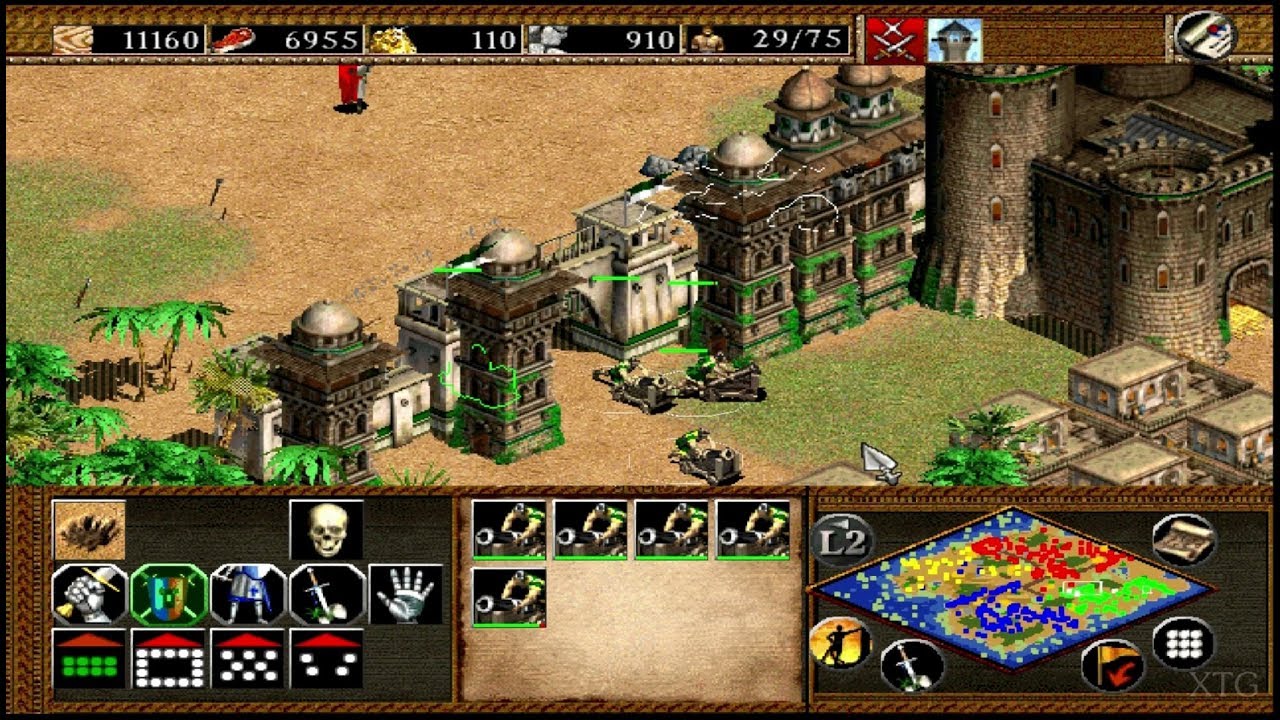Set stand ground stance with armored knight icon
The image size is (1280, 720).
(x=248, y=594)
